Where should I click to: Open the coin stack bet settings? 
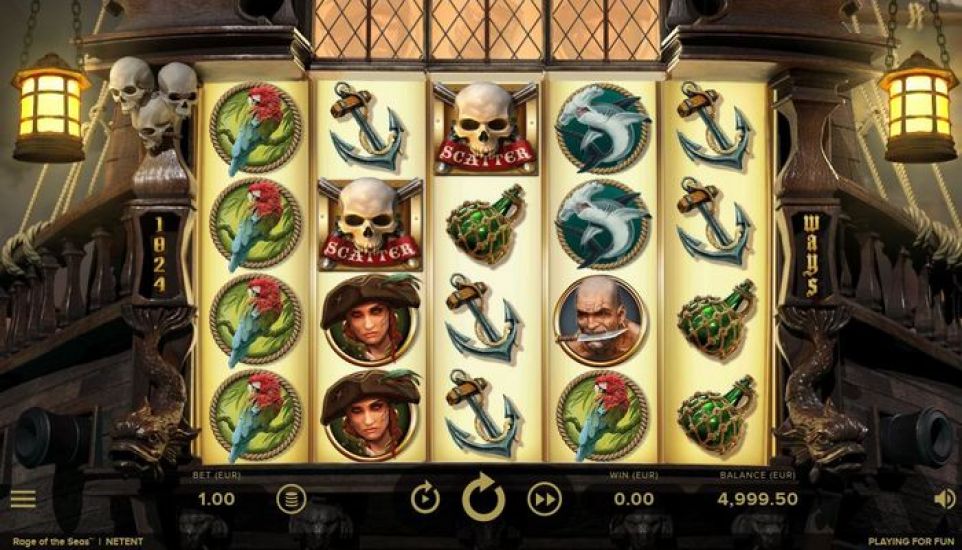pos(291,499)
